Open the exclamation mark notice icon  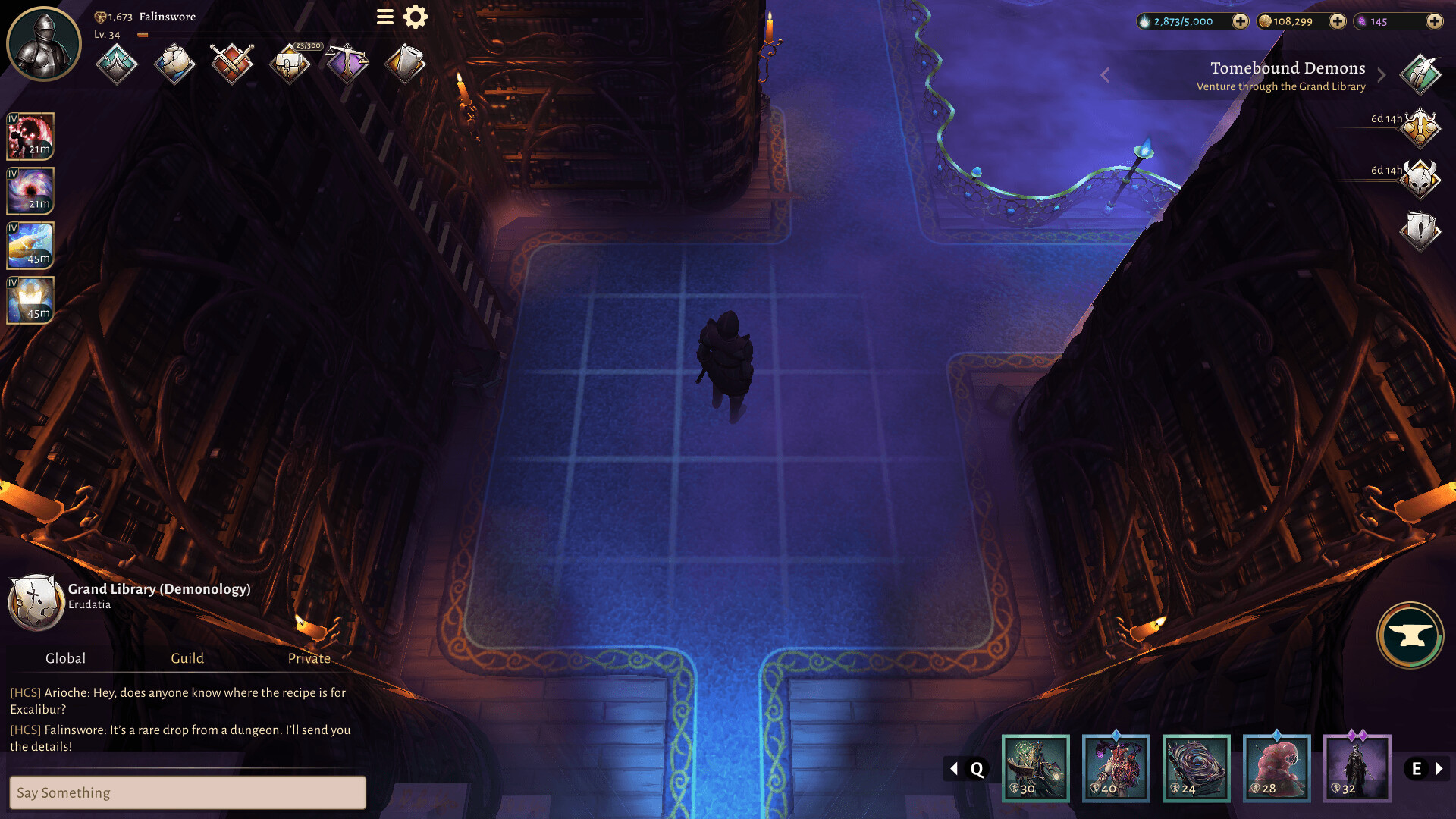click(1420, 230)
